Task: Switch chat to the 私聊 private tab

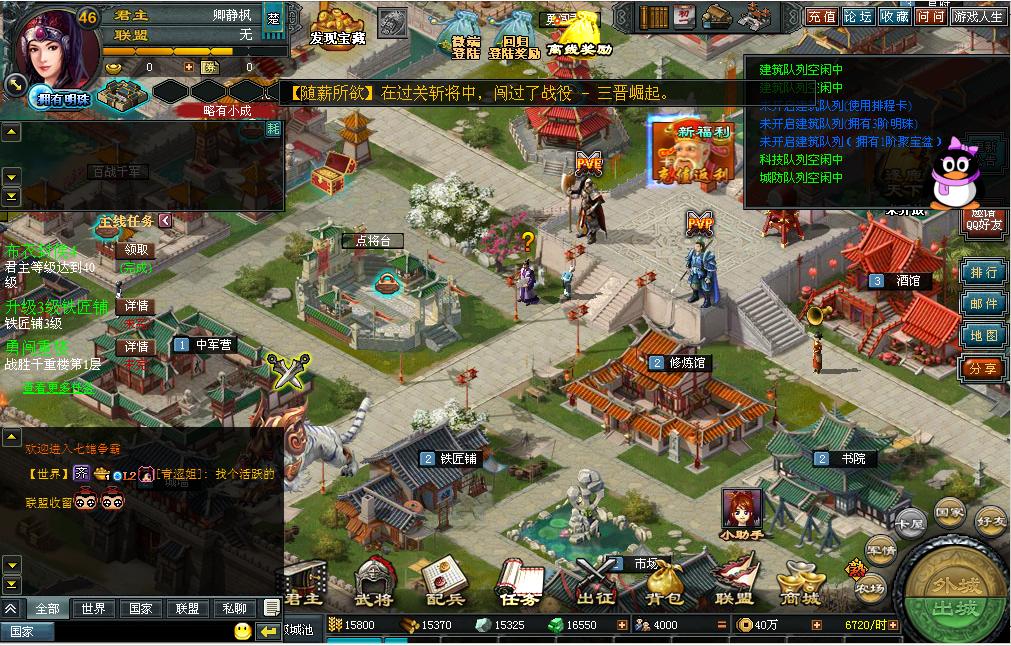Action: coord(234,608)
